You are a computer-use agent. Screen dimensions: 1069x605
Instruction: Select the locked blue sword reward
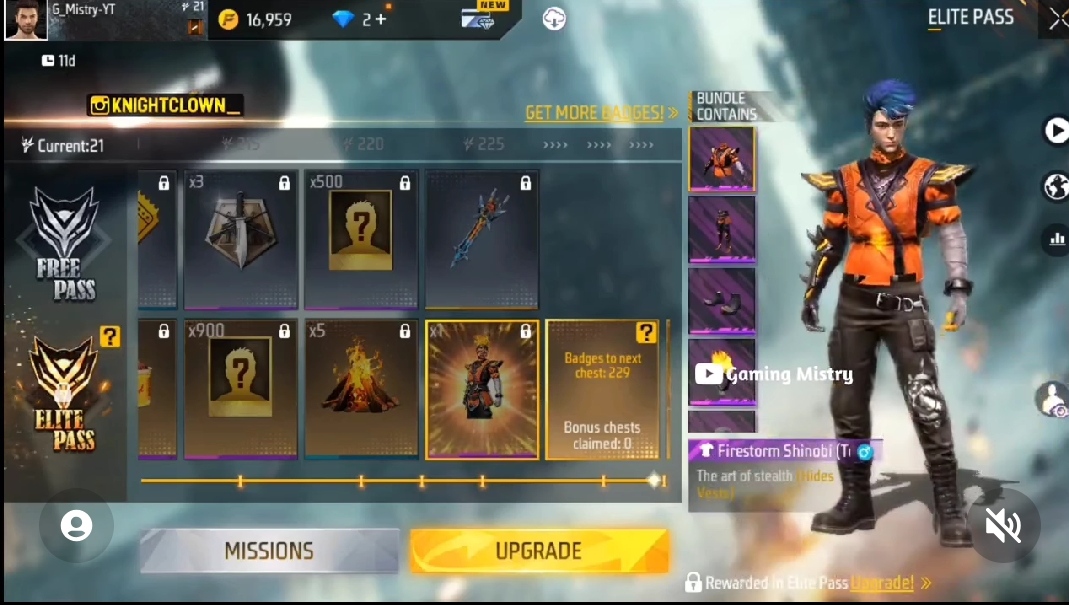click(482, 239)
